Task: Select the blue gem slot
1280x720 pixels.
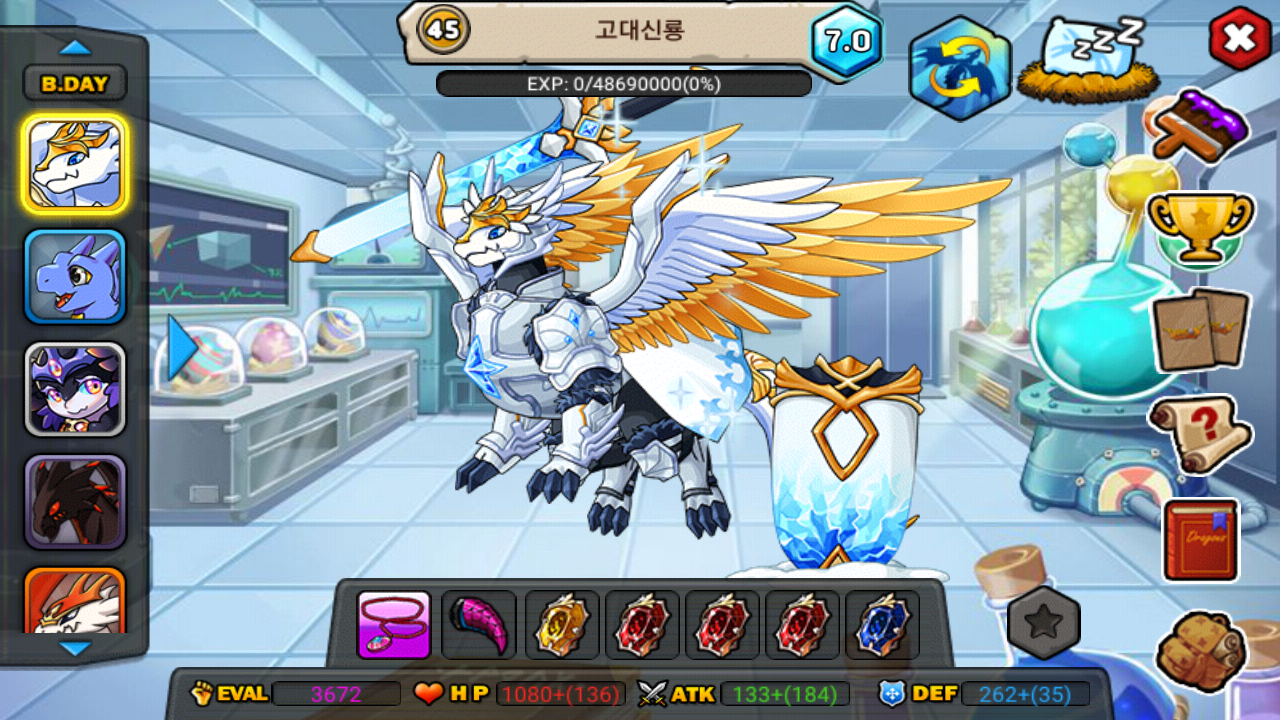Action: coord(882,625)
